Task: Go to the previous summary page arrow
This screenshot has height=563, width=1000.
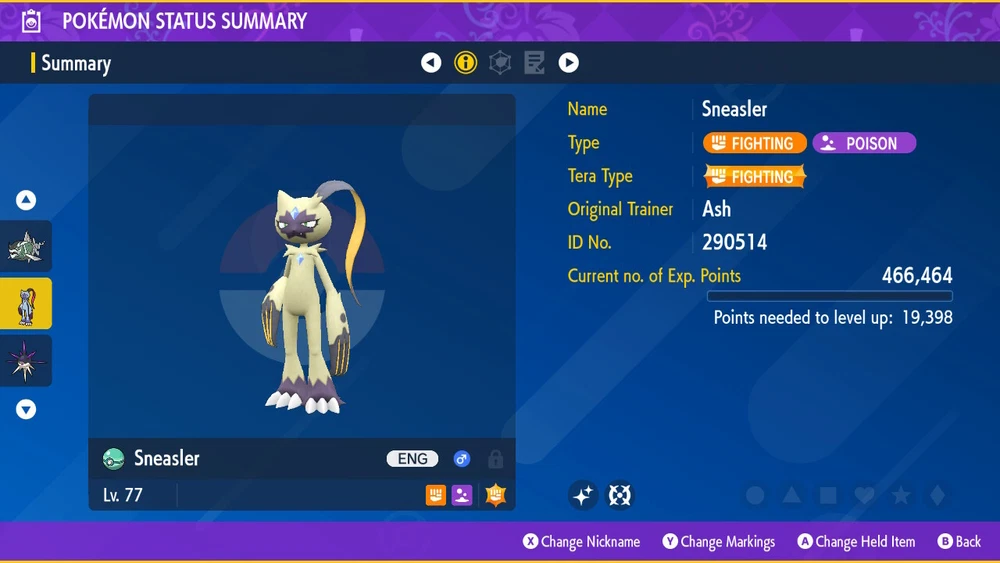Action: coord(431,63)
